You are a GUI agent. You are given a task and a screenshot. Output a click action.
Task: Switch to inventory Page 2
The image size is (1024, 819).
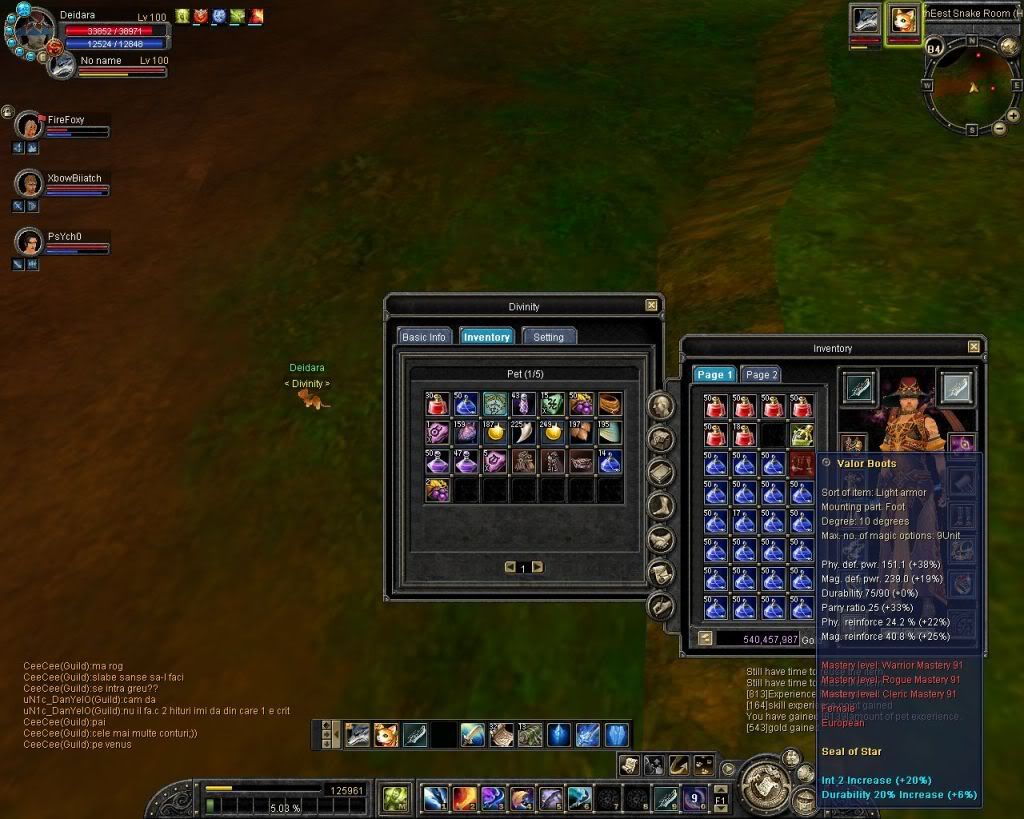(761, 375)
